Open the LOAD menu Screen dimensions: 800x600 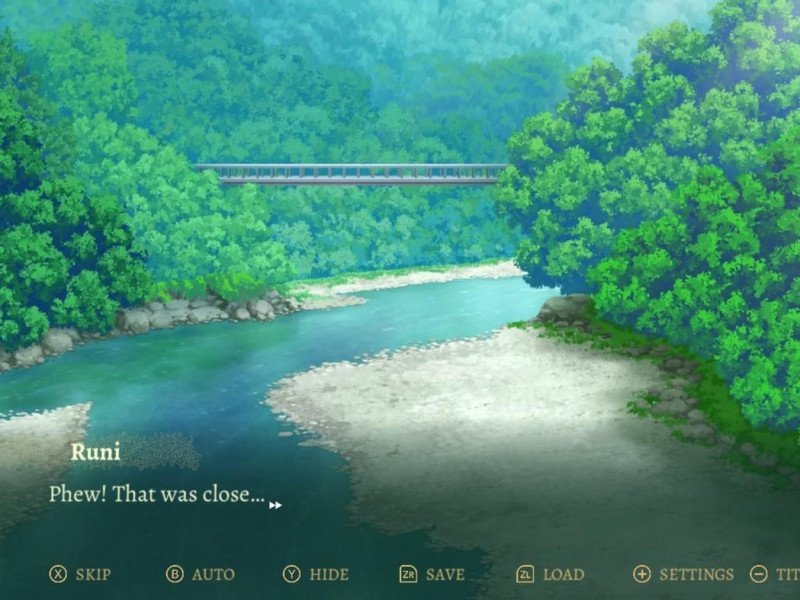tap(550, 574)
